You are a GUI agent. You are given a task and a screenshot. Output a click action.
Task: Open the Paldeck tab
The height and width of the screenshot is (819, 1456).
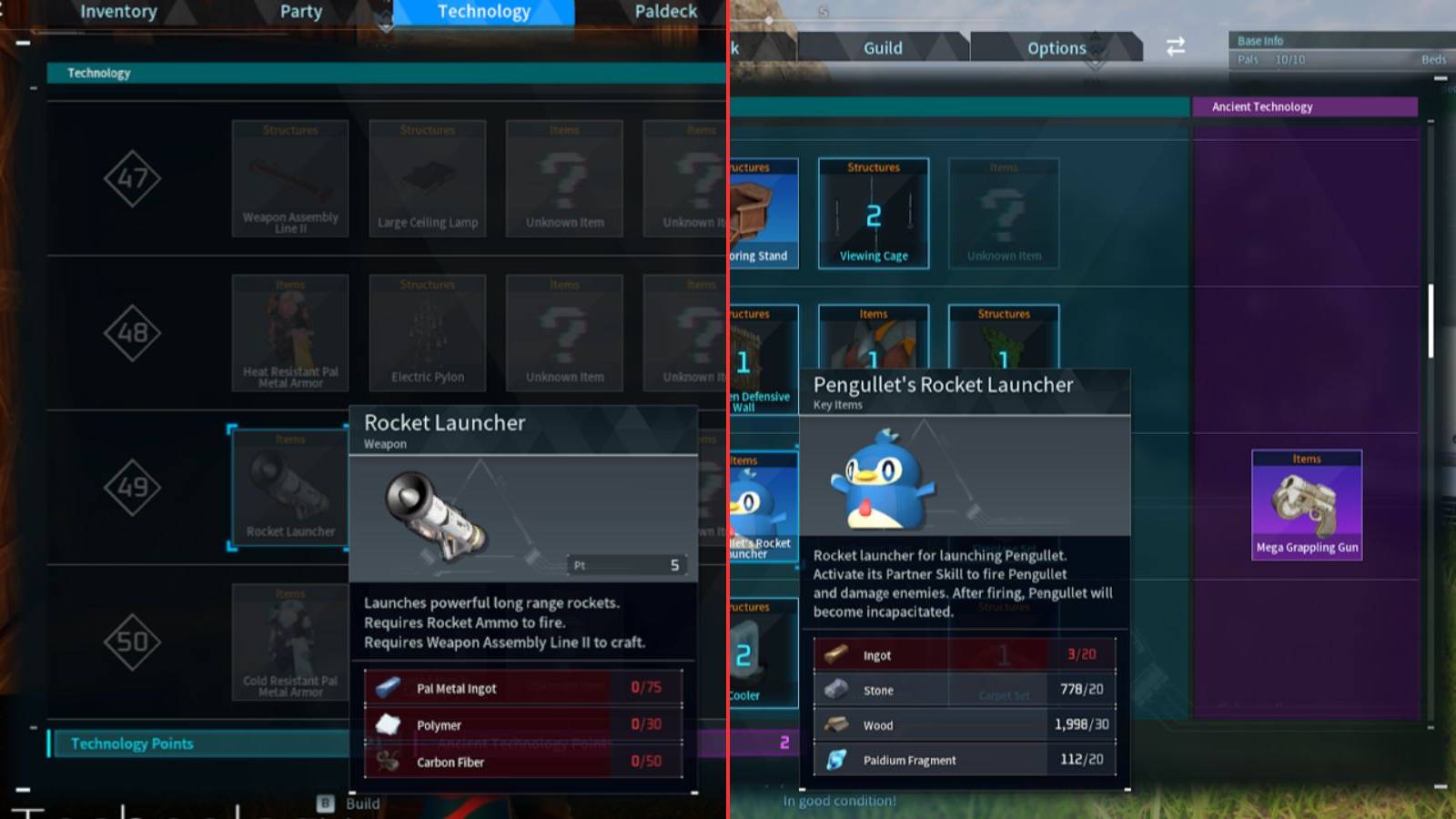click(x=665, y=12)
